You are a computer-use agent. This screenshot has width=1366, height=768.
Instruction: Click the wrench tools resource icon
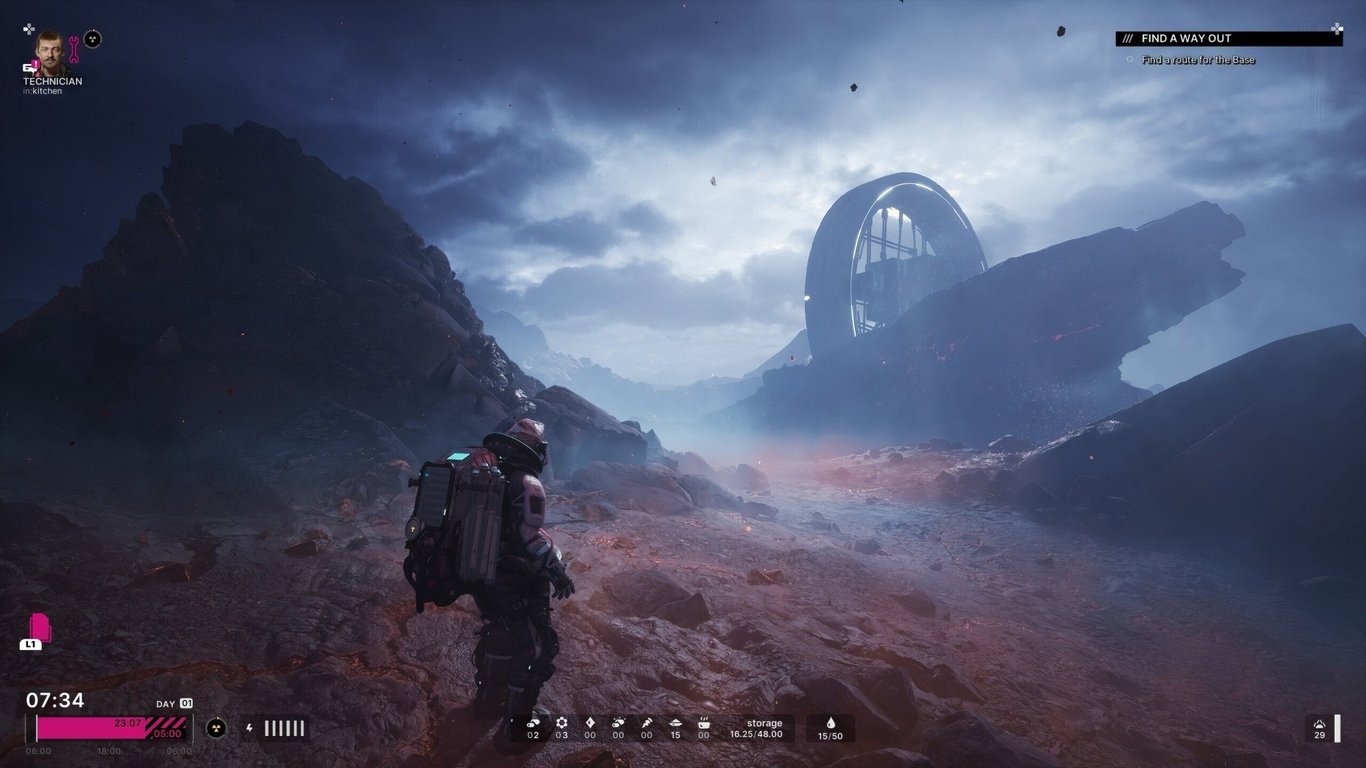coord(646,721)
